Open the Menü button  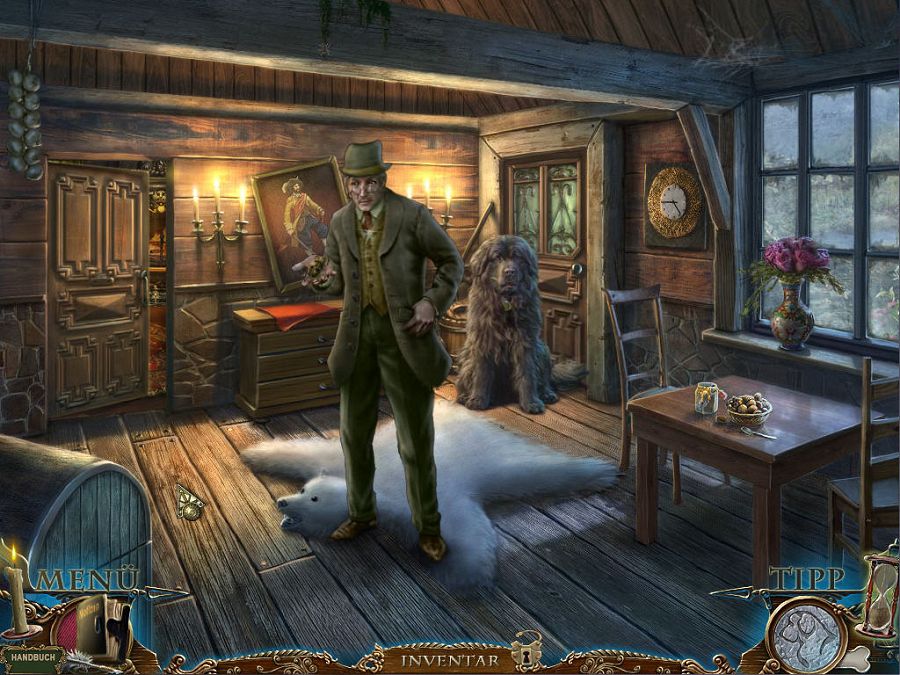tap(86, 578)
